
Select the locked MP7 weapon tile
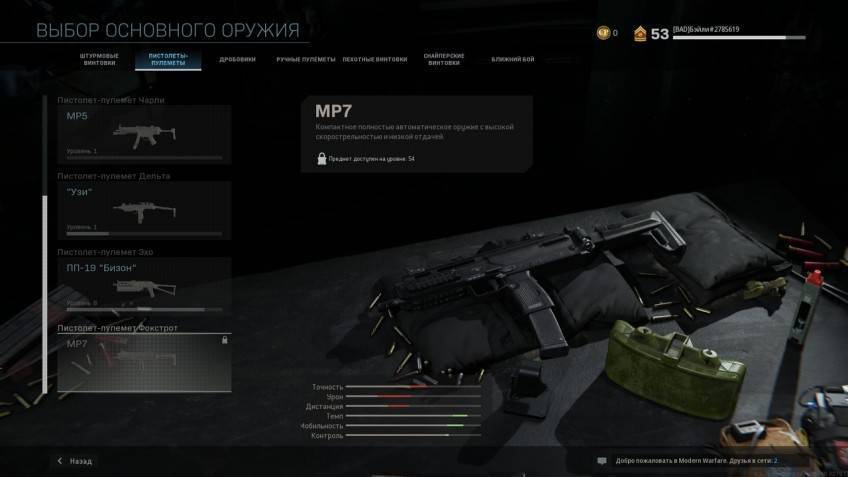144,362
